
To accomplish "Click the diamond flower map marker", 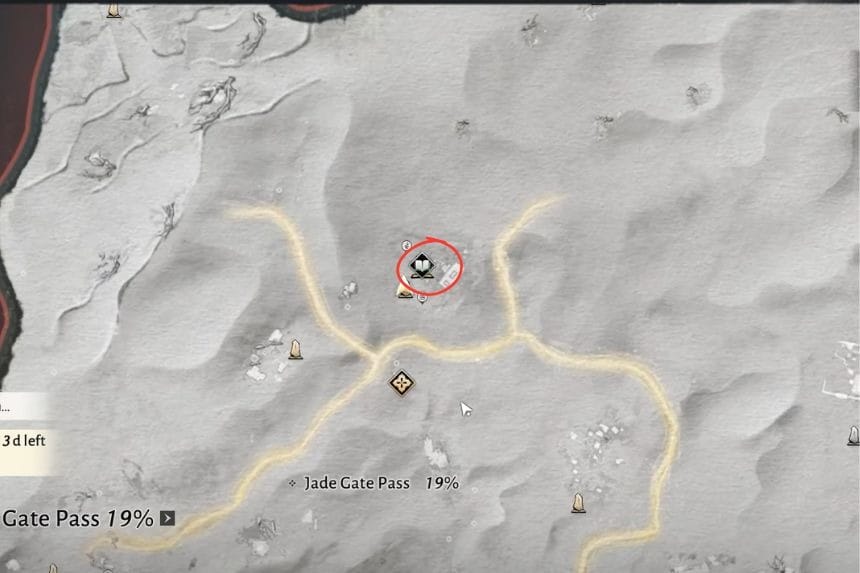I will (402, 382).
